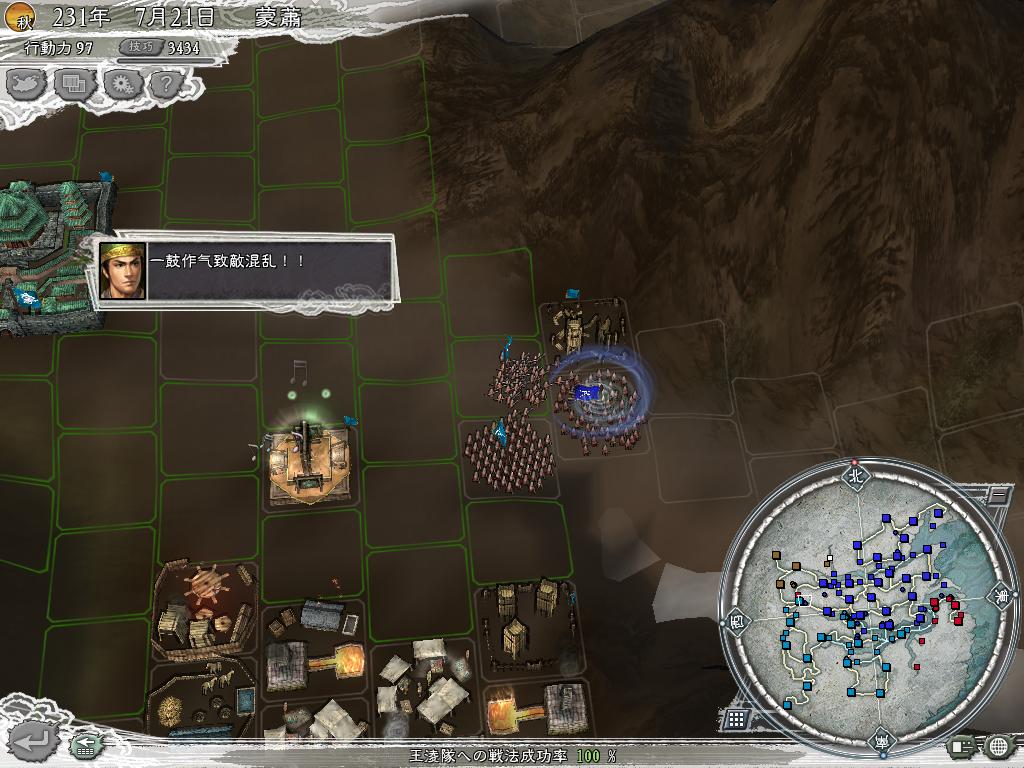
Task: Open the overlapping windows list button
Action: pos(76,84)
